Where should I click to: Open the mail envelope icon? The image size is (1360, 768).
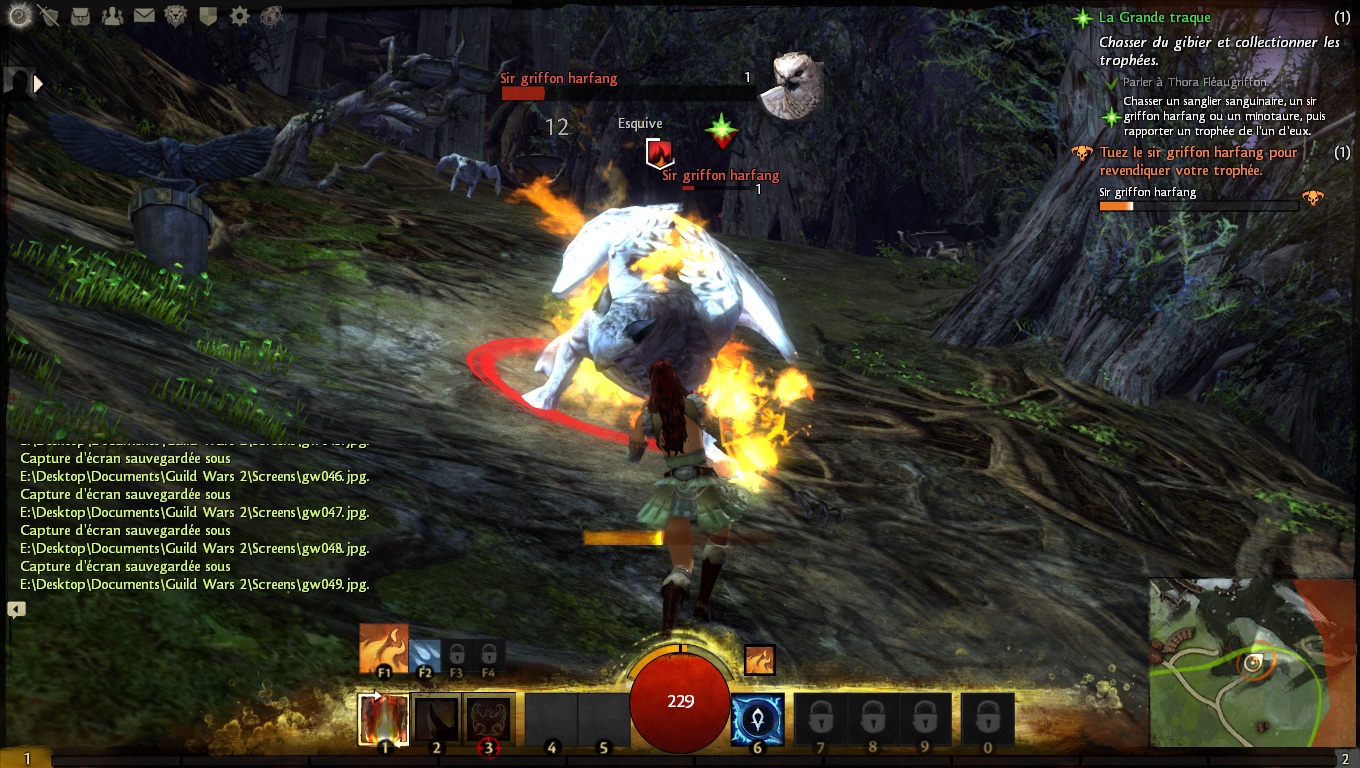point(144,15)
